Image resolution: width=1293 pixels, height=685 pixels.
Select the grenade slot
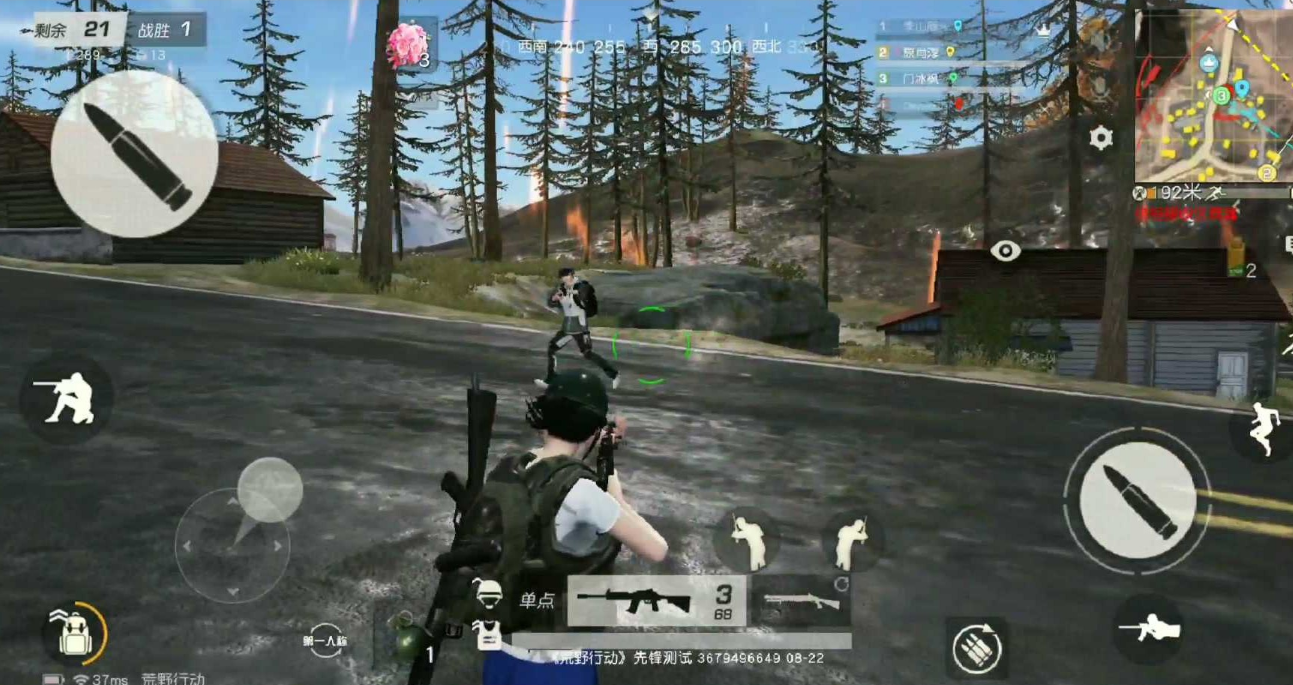(x=407, y=640)
